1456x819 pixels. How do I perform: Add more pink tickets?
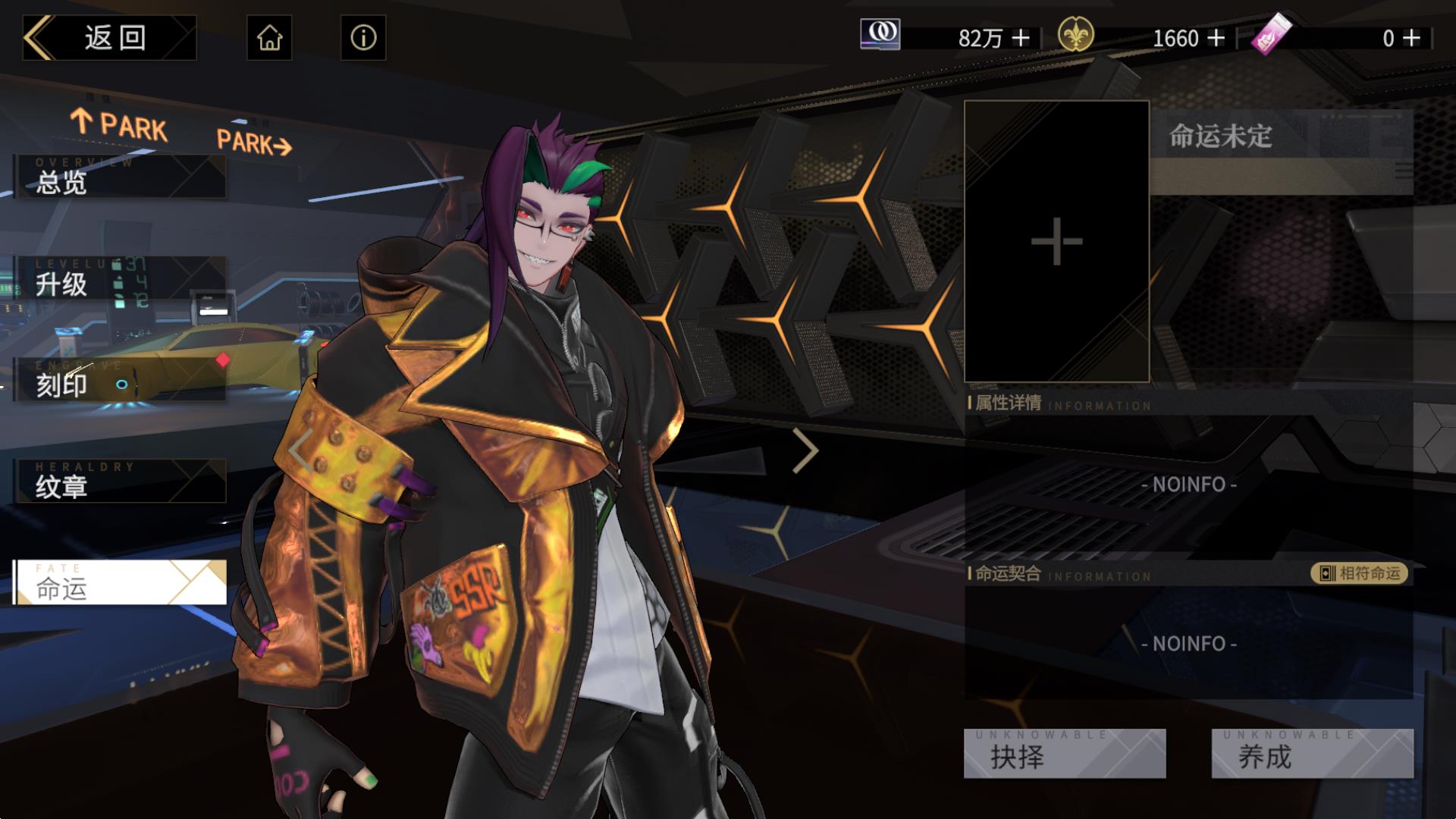click(x=1411, y=38)
